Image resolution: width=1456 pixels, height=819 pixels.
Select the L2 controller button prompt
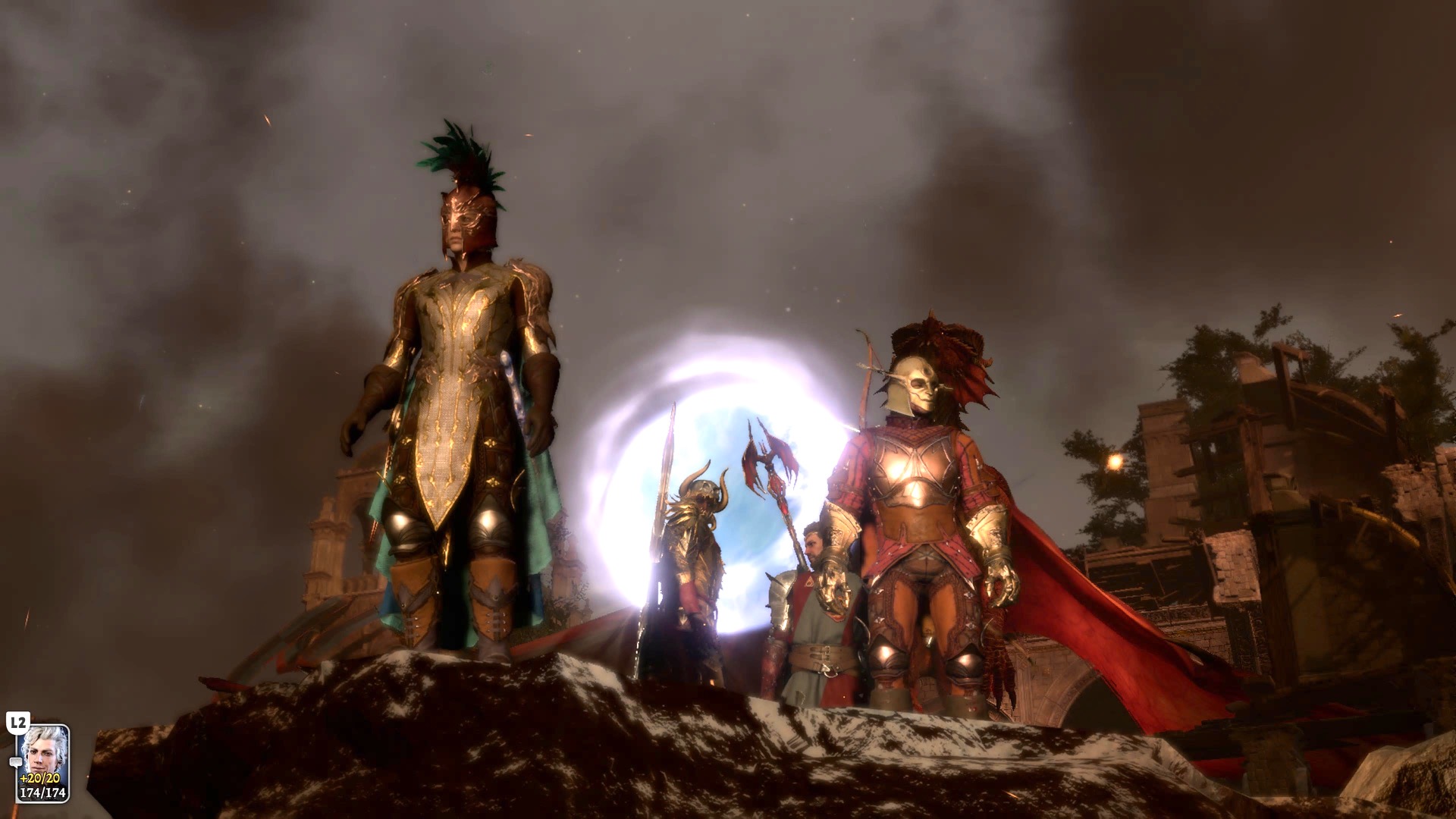point(19,723)
